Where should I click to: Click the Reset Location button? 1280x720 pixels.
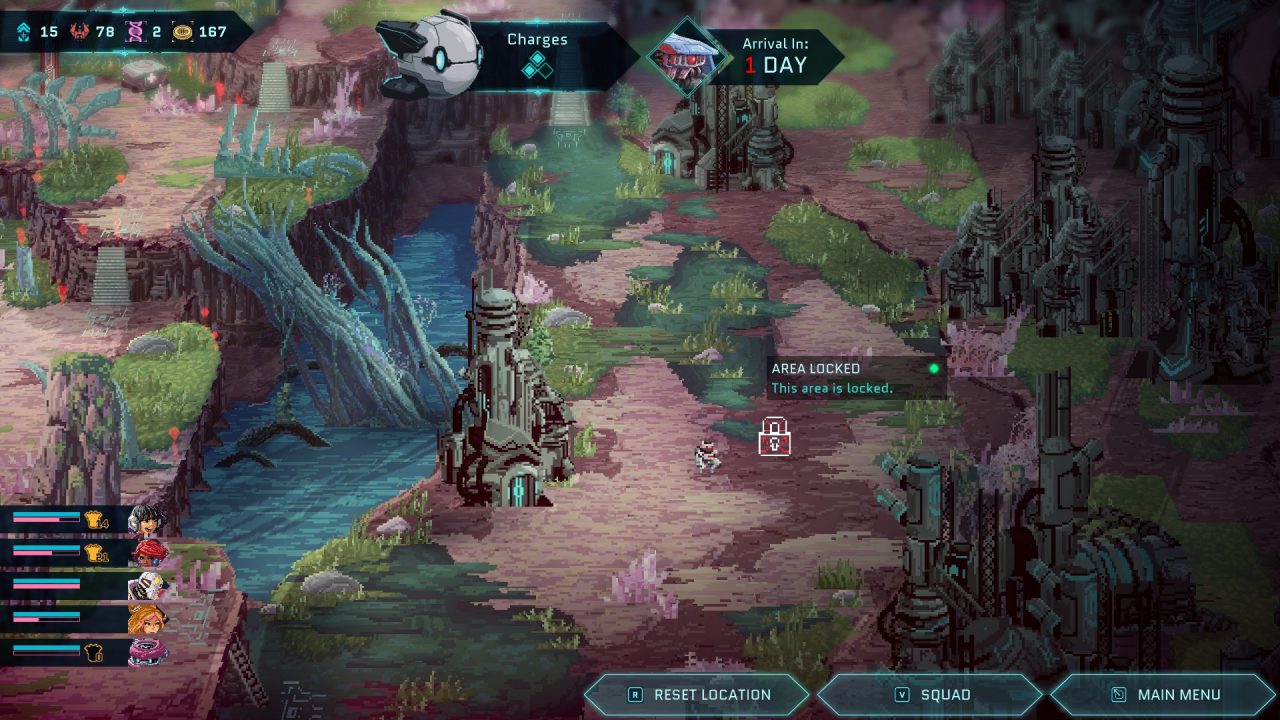click(x=698, y=695)
